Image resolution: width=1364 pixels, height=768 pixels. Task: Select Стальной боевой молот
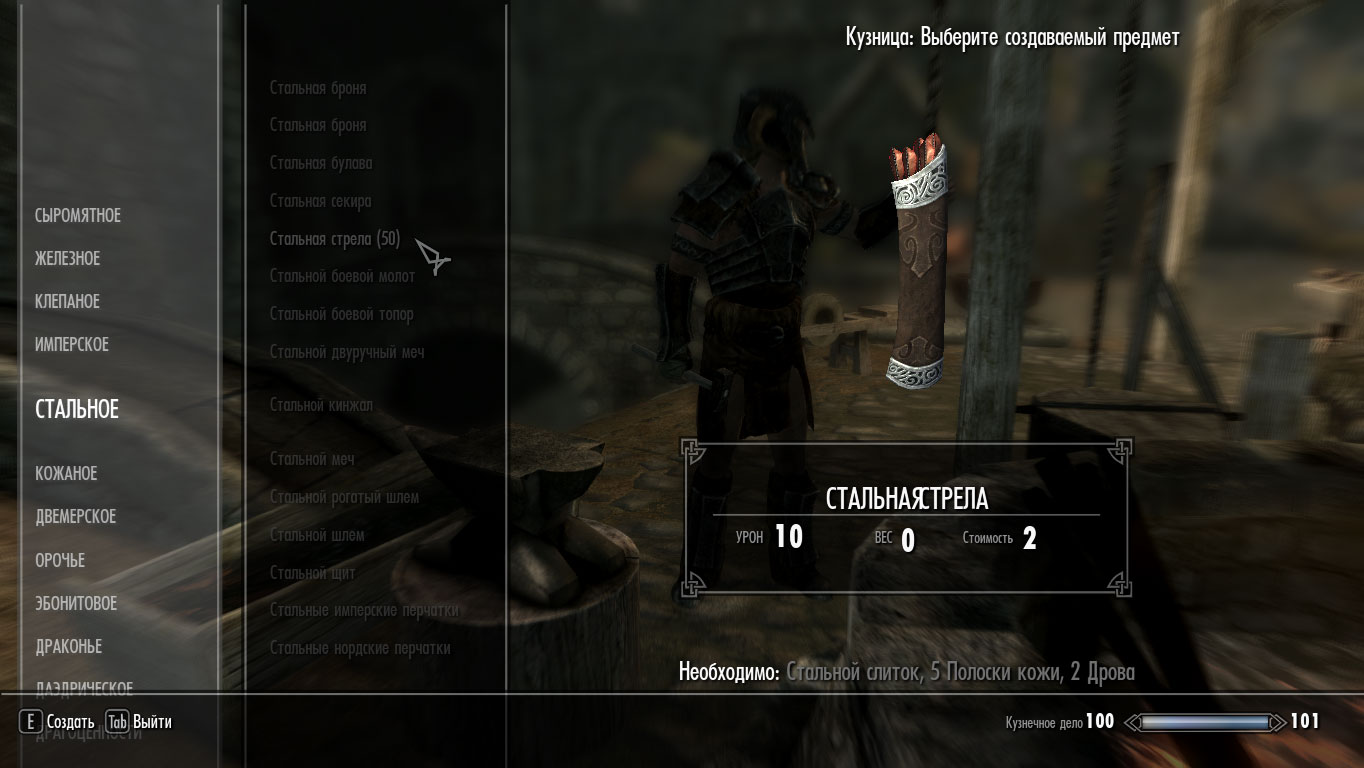(342, 277)
